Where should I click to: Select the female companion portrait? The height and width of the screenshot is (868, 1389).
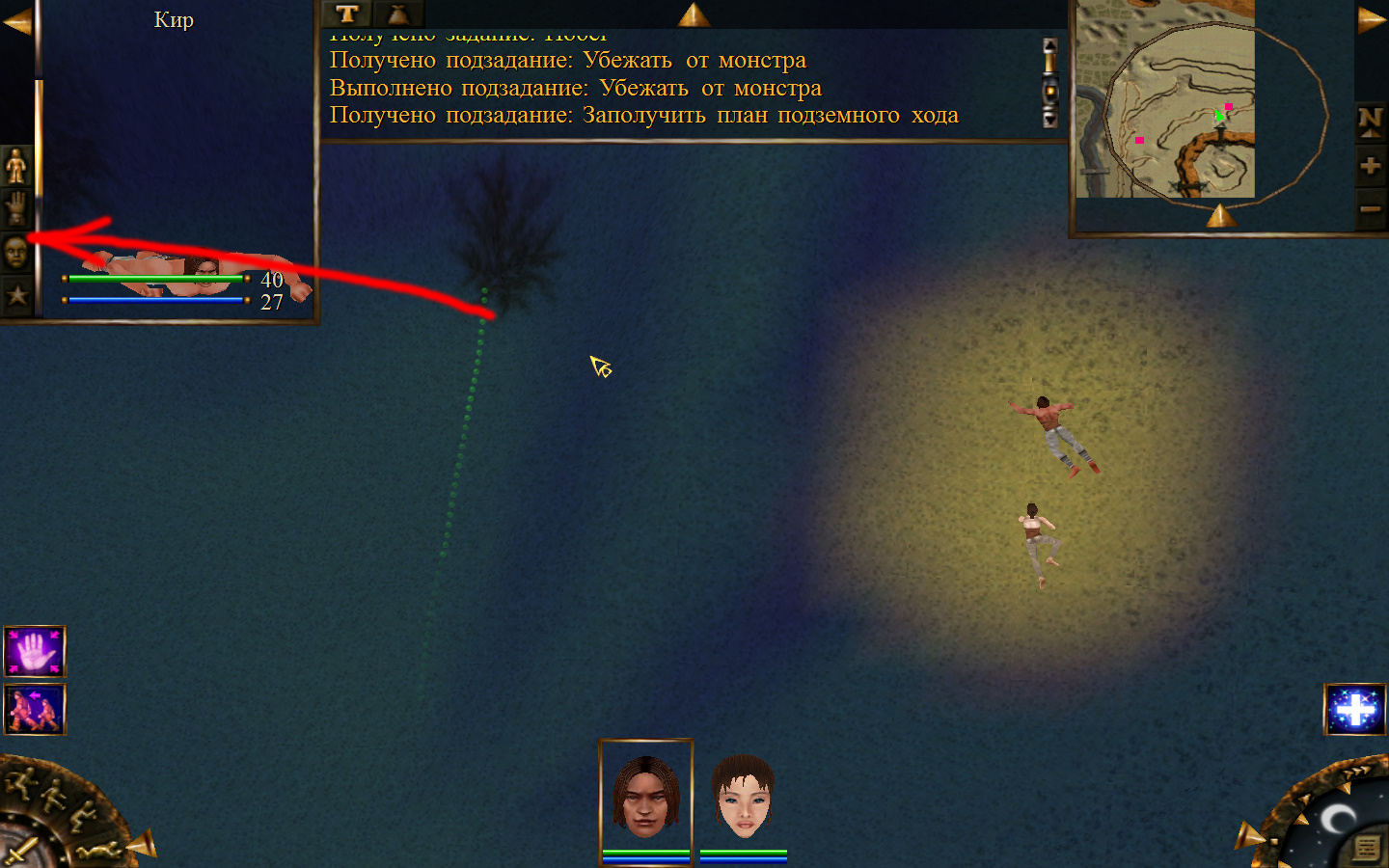click(x=743, y=797)
